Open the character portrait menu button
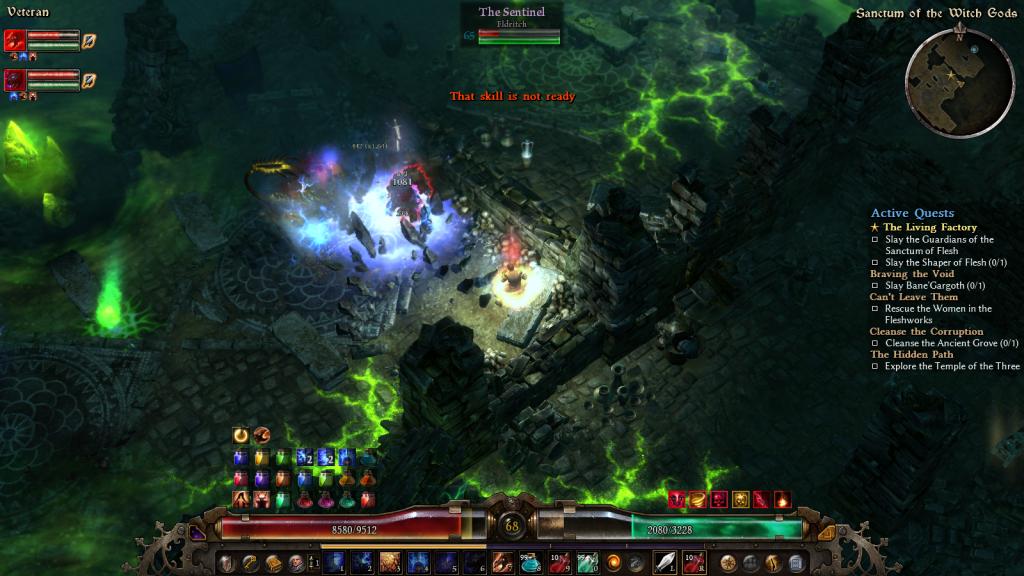Image resolution: width=1024 pixels, height=576 pixels. 295,563
